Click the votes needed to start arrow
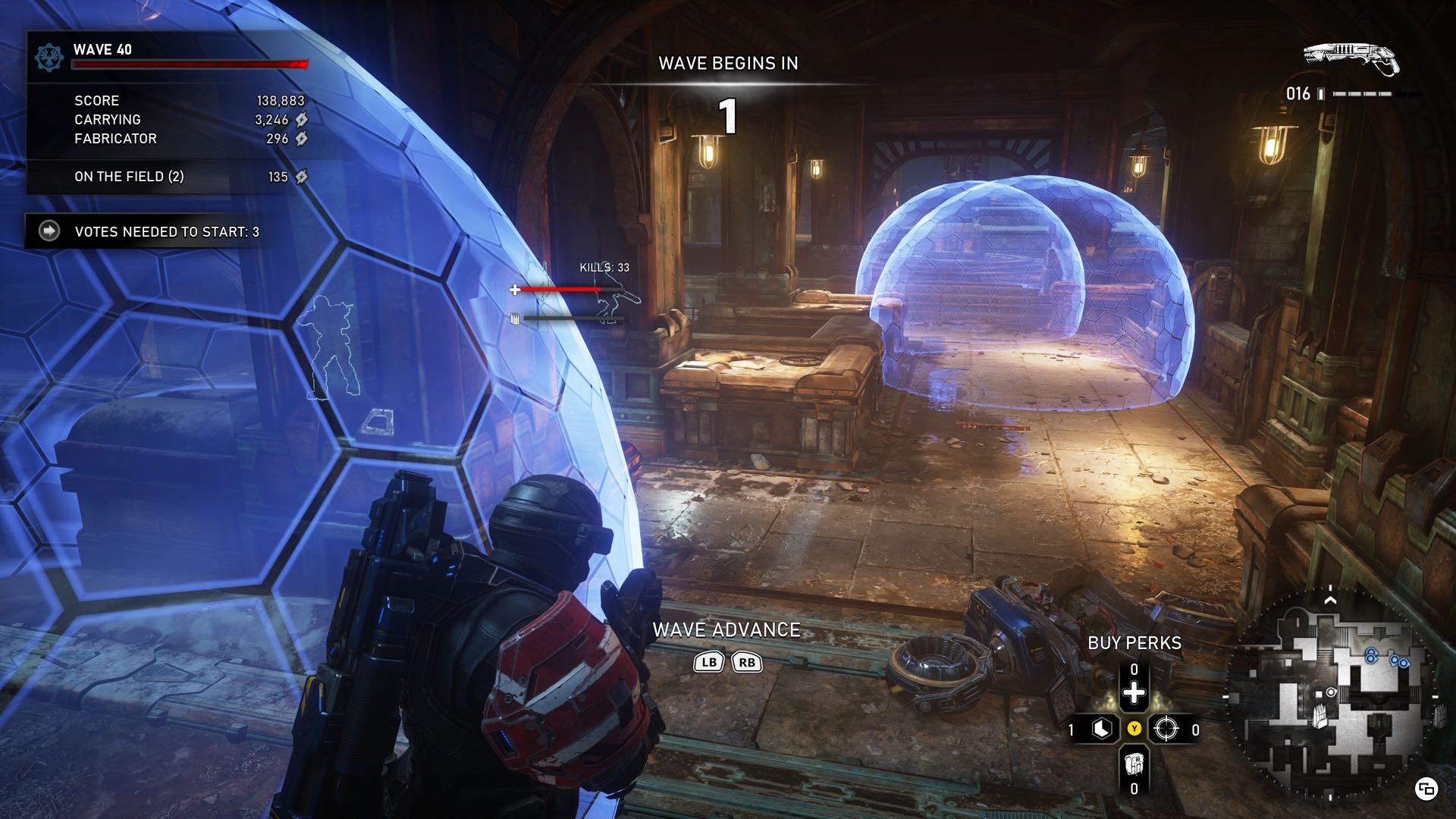This screenshot has width=1456, height=819. pos(49,231)
